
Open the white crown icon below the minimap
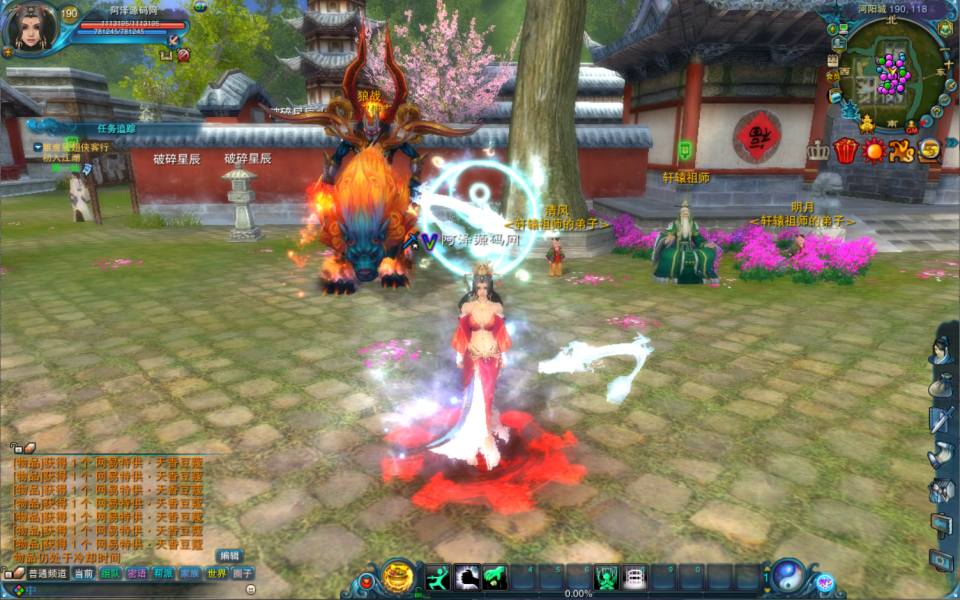(819, 150)
